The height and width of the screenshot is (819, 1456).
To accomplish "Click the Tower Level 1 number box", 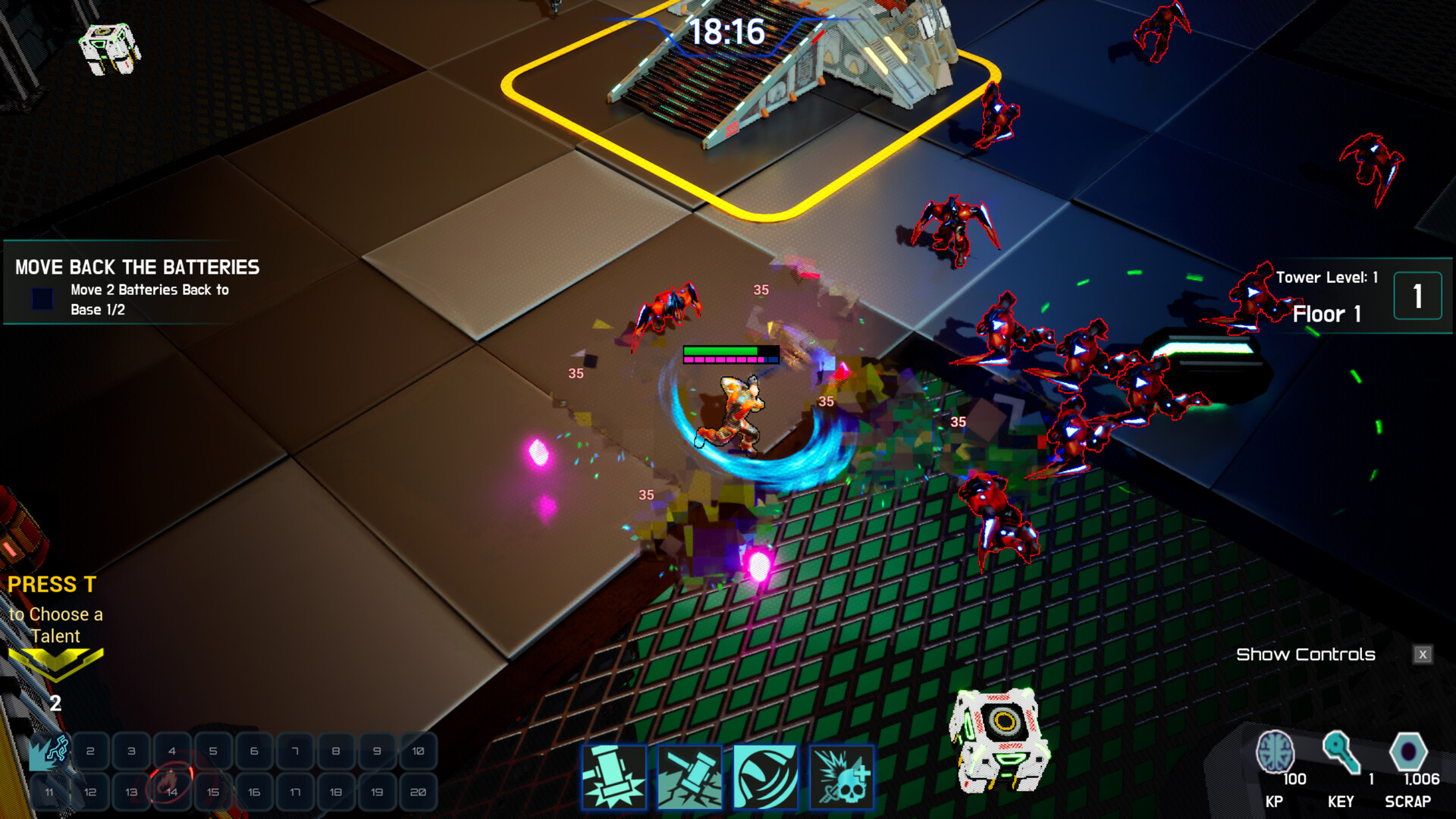I will pos(1417,296).
